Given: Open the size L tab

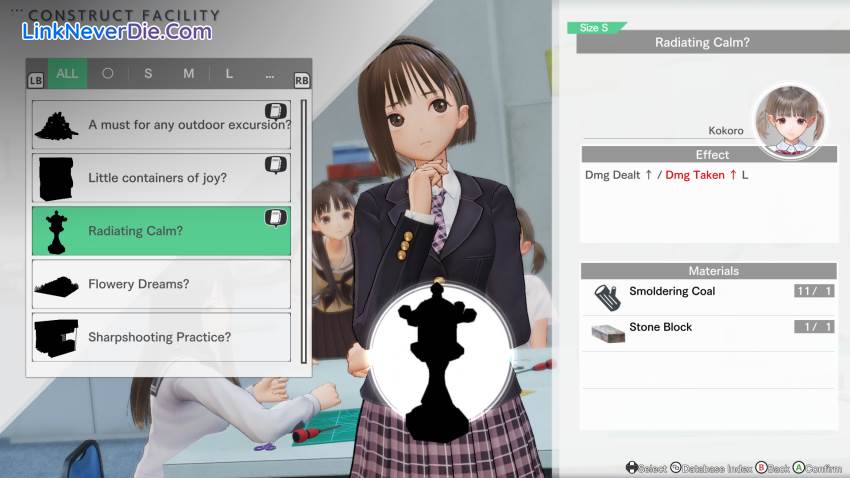Looking at the screenshot, I should click(229, 73).
